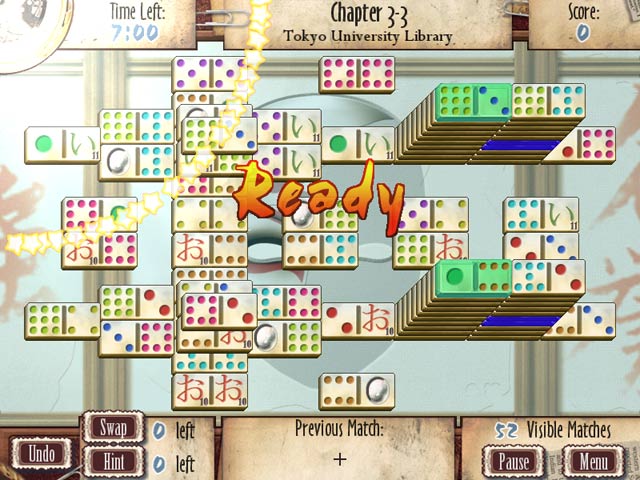This screenshot has width=640, height=480.
Task: Select the double お character tile
Action: click(x=209, y=391)
